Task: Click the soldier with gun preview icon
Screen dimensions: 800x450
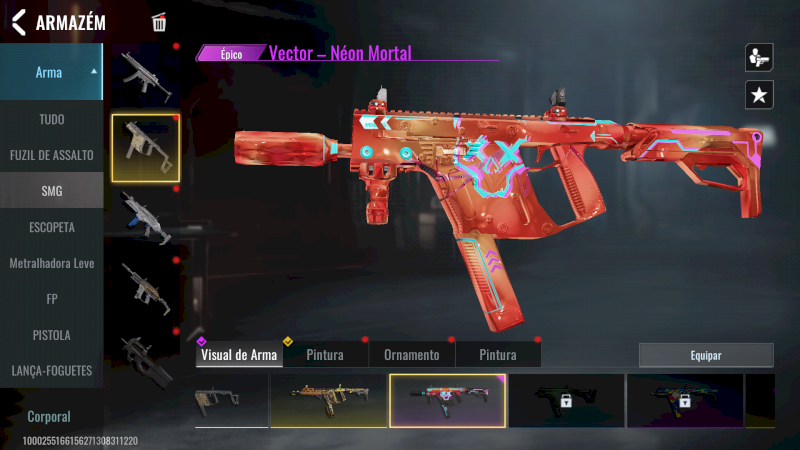Action: [x=759, y=57]
